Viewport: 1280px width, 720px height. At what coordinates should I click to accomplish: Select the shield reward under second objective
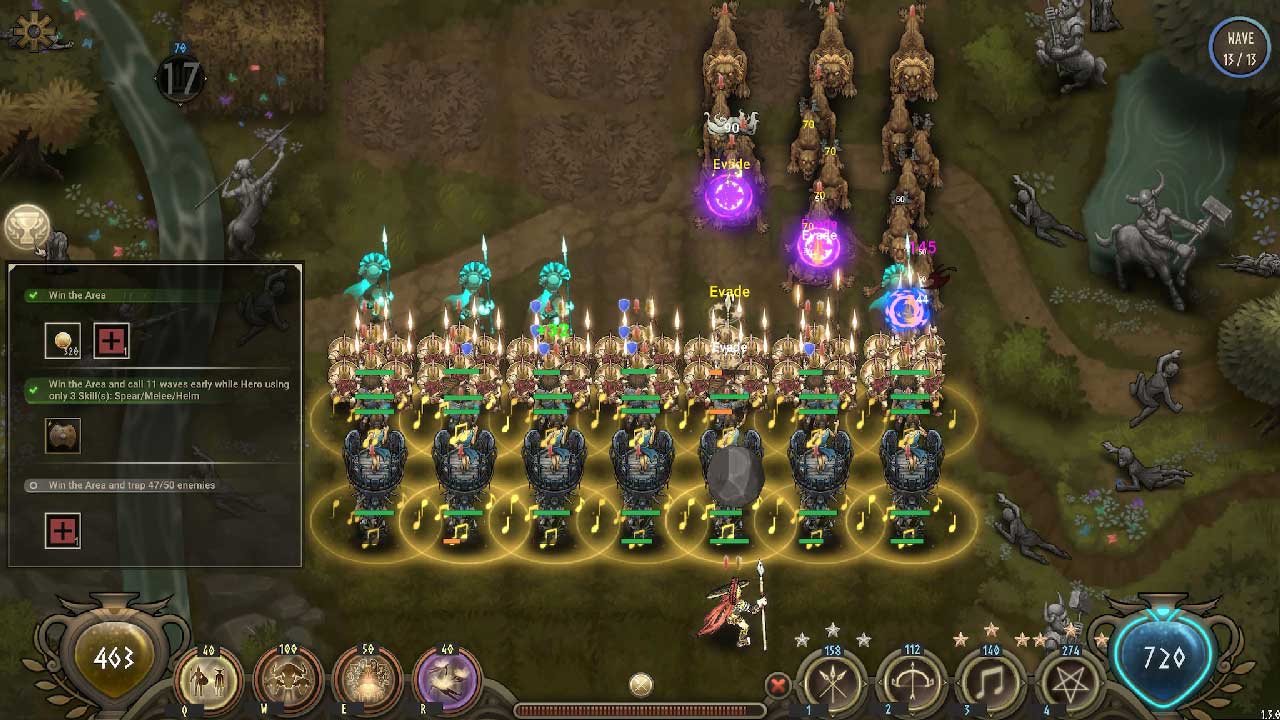click(63, 435)
